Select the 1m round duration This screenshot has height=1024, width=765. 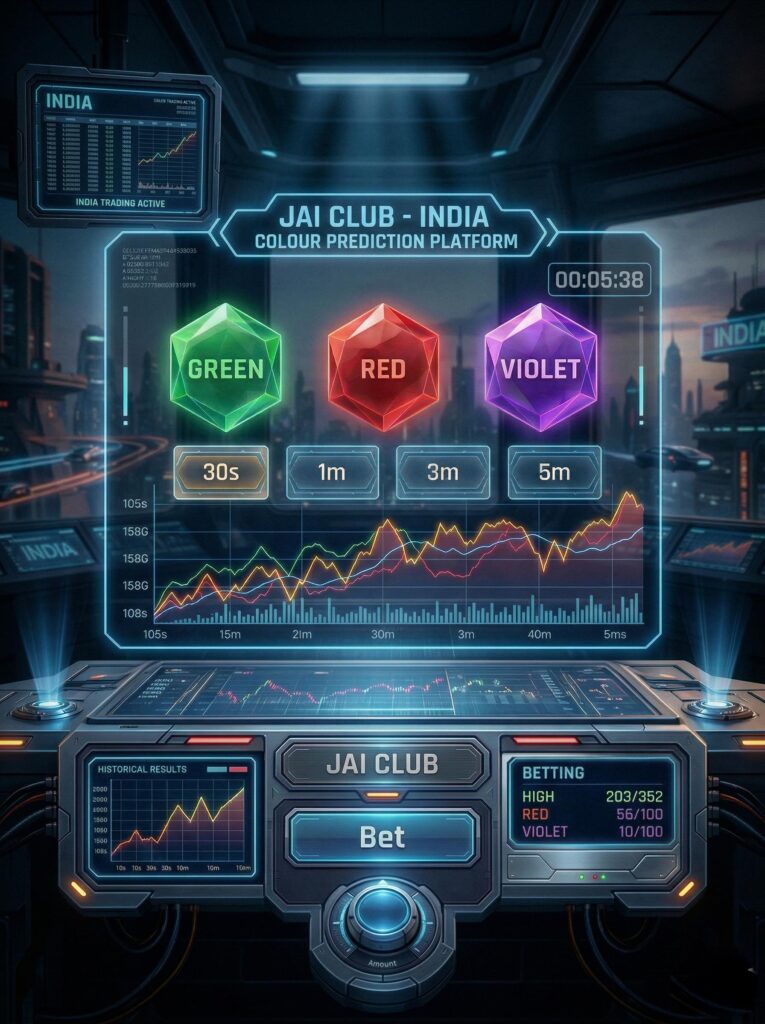tap(333, 472)
